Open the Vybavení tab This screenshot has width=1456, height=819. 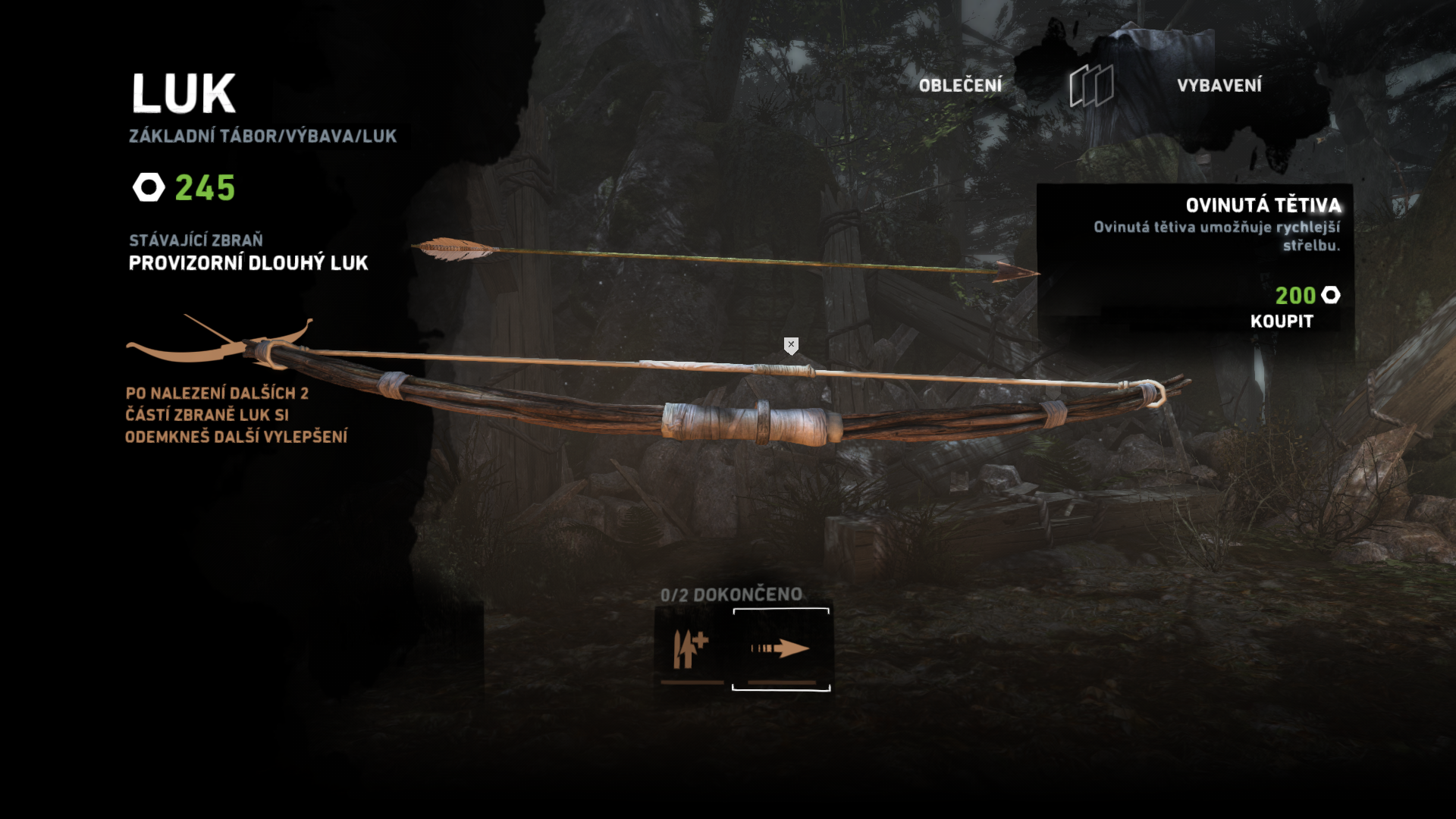click(x=1219, y=86)
